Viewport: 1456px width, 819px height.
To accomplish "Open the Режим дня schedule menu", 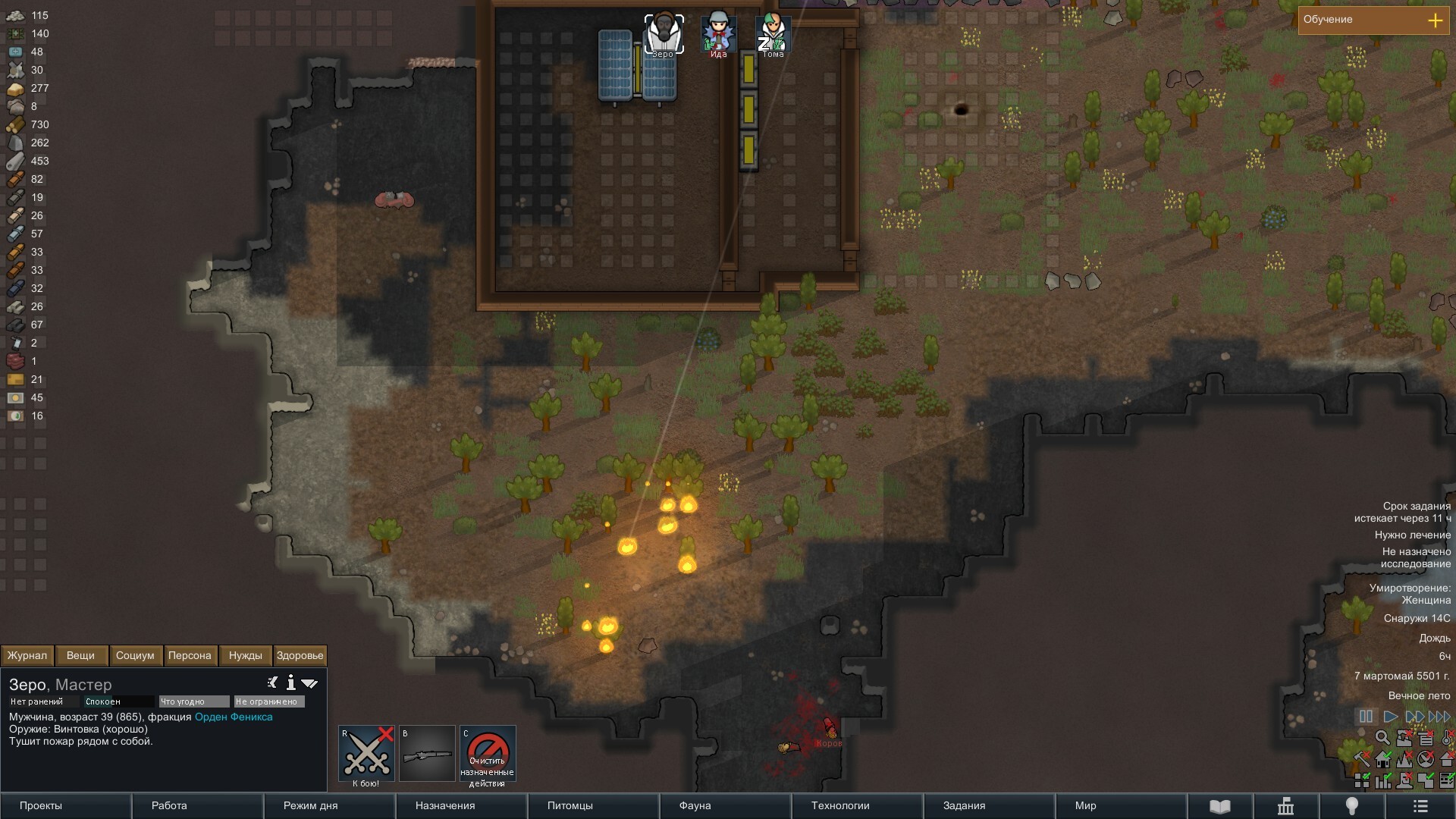I will click(310, 805).
